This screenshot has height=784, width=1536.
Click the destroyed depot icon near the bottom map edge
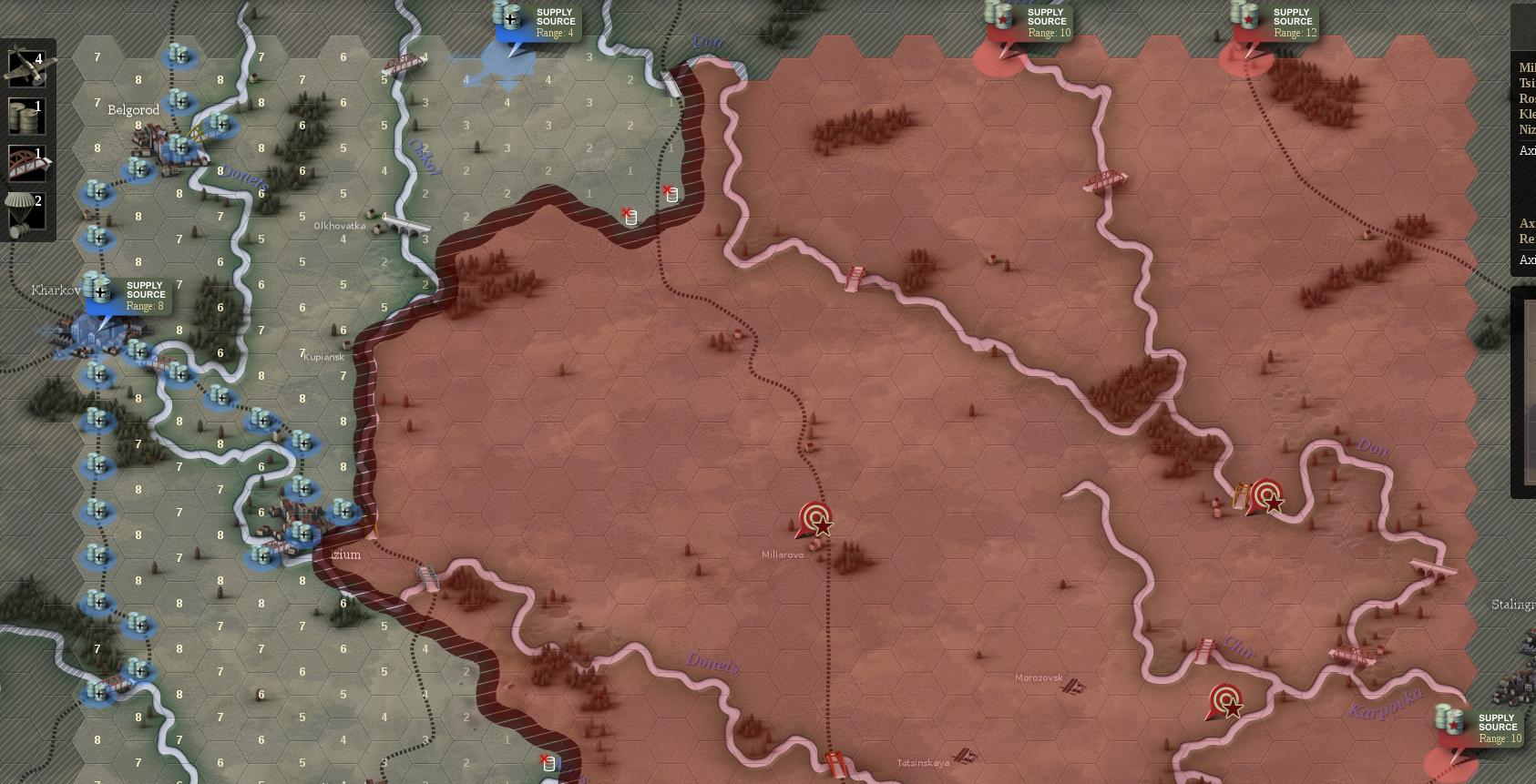point(548,763)
